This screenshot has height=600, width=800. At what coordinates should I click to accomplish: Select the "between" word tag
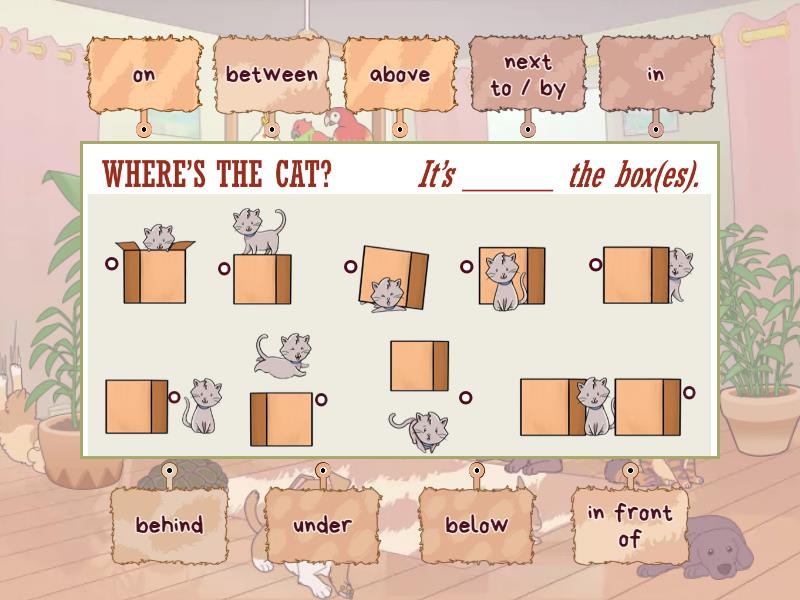tap(271, 75)
